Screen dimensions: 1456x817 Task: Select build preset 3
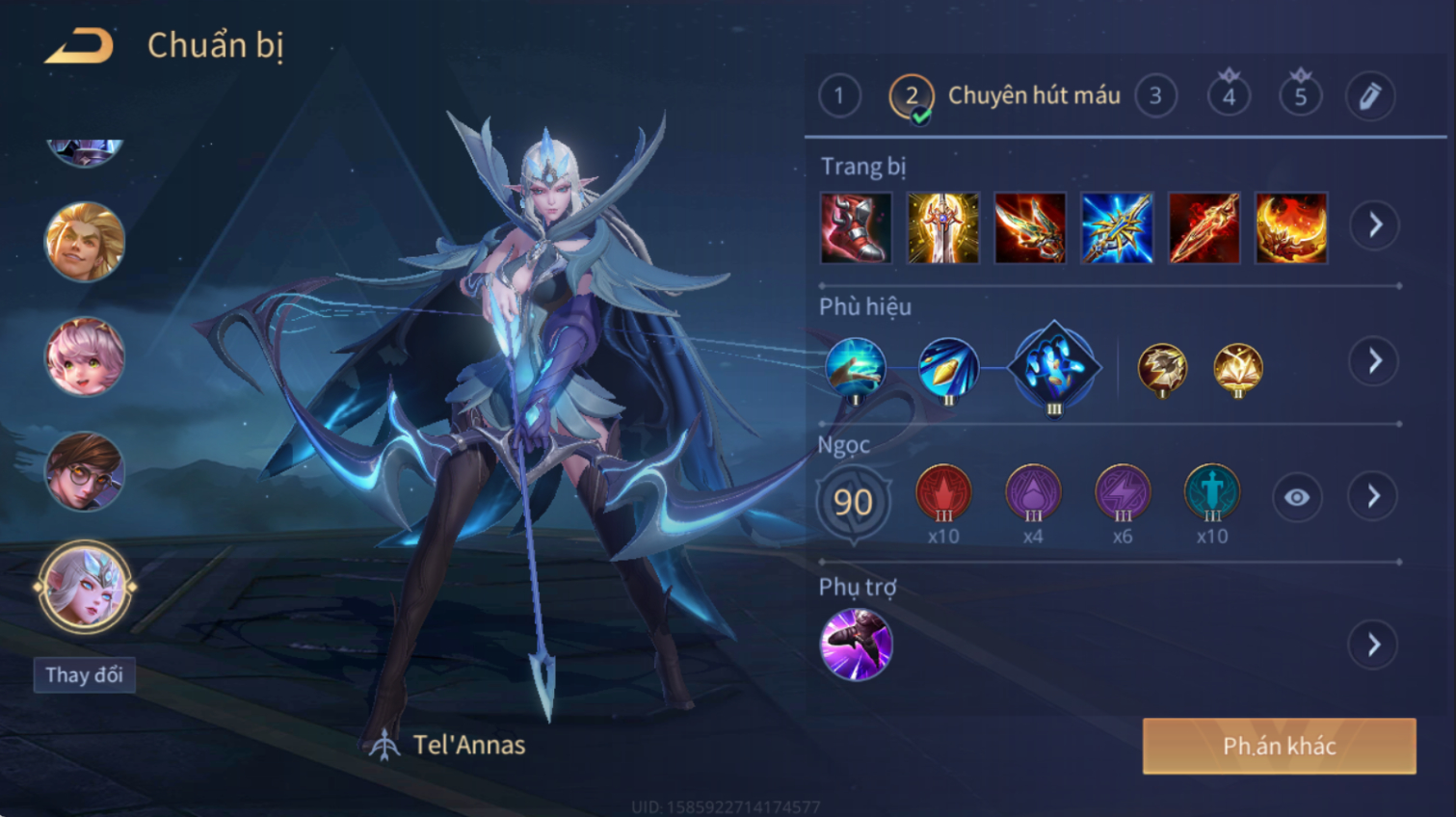click(1155, 96)
